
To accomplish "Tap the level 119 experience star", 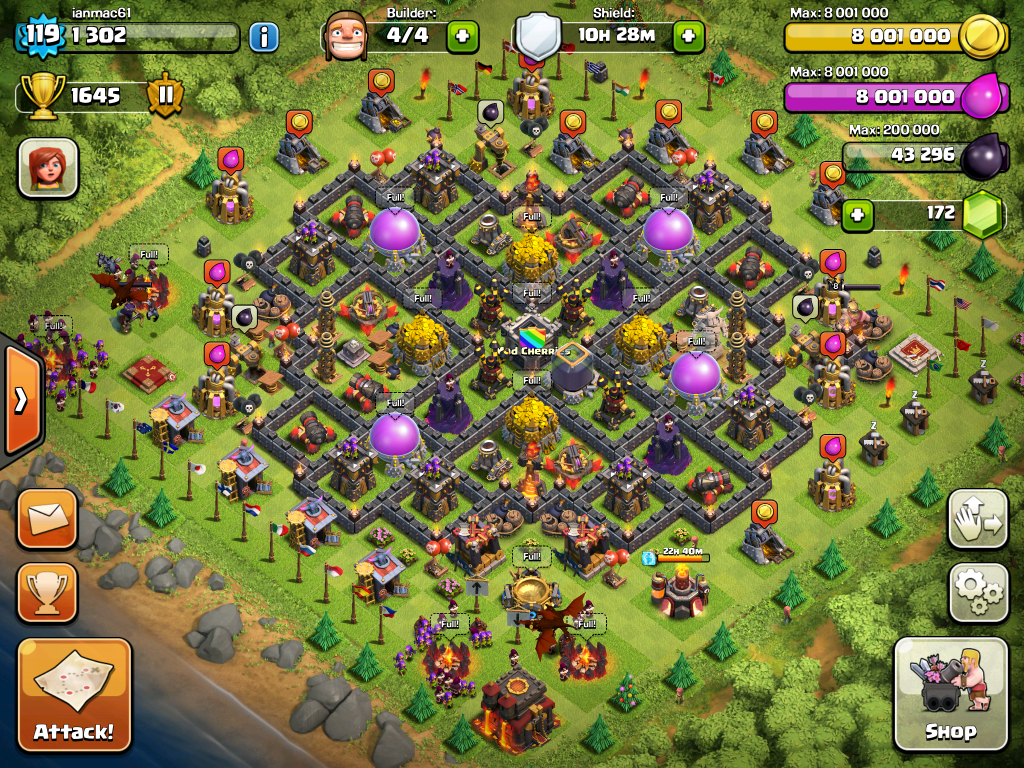I will [x=42, y=36].
